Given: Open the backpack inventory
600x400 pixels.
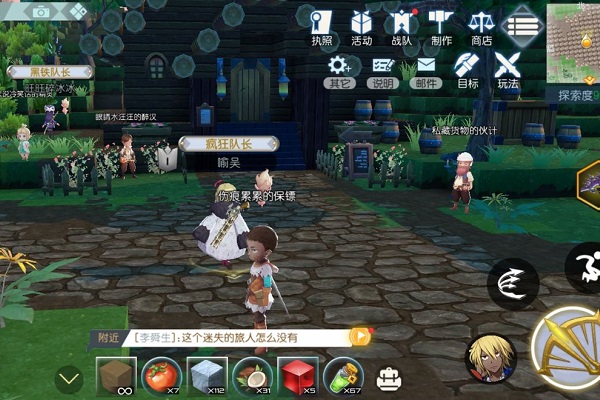Looking at the screenshot, I should (388, 378).
